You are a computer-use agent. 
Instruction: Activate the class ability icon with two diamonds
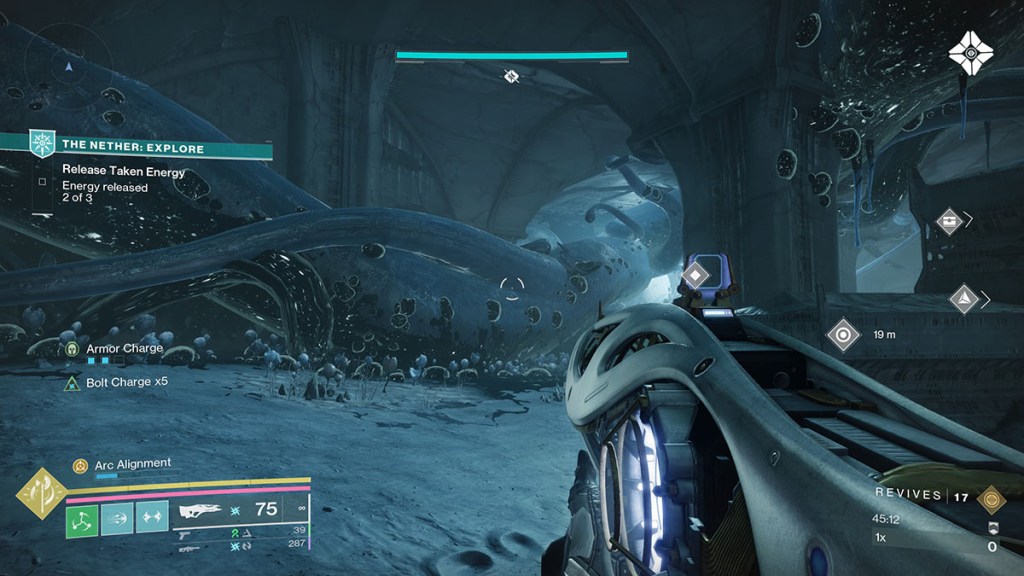point(151,517)
